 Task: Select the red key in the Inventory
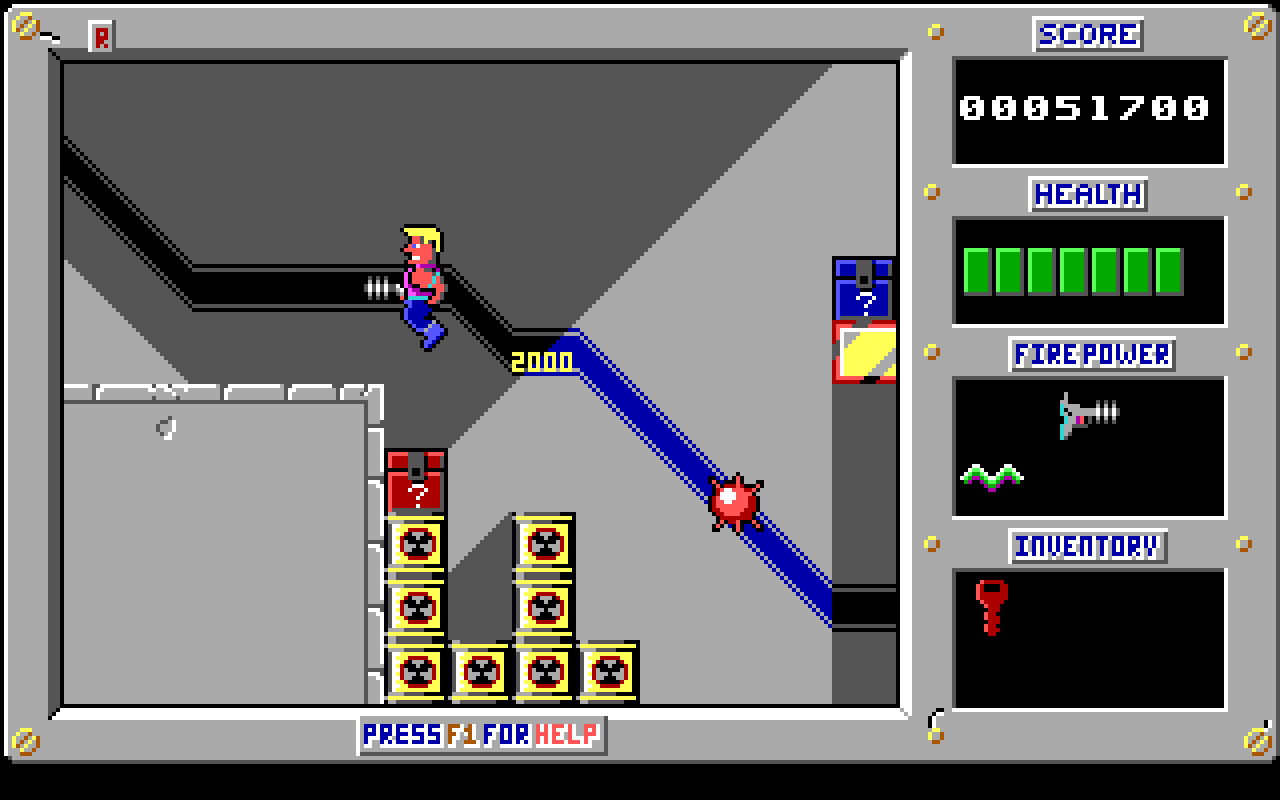tap(992, 604)
